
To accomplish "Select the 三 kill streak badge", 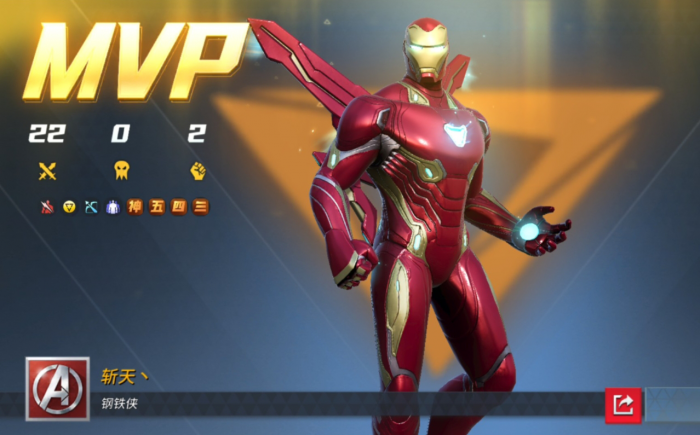I will click(x=200, y=207).
